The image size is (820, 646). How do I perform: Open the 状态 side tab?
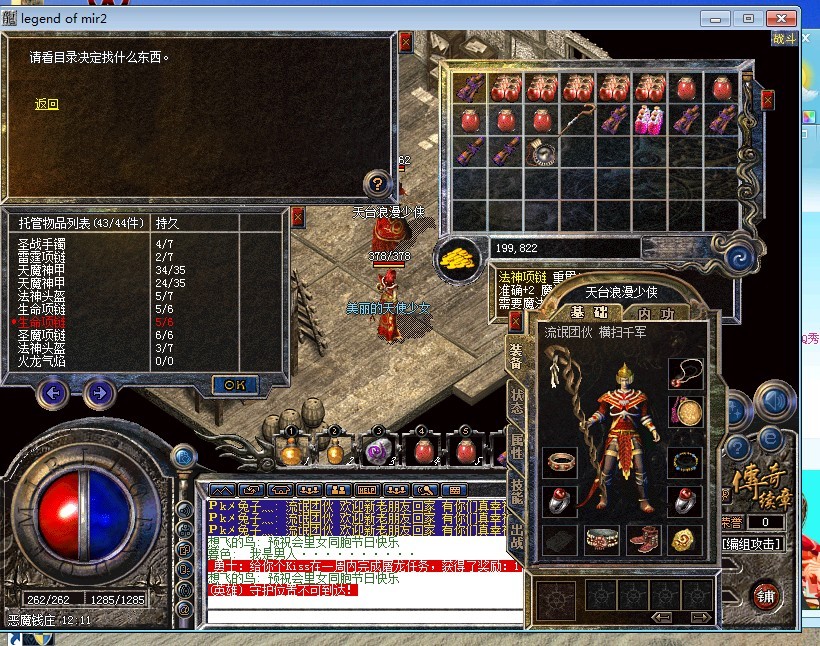point(516,397)
